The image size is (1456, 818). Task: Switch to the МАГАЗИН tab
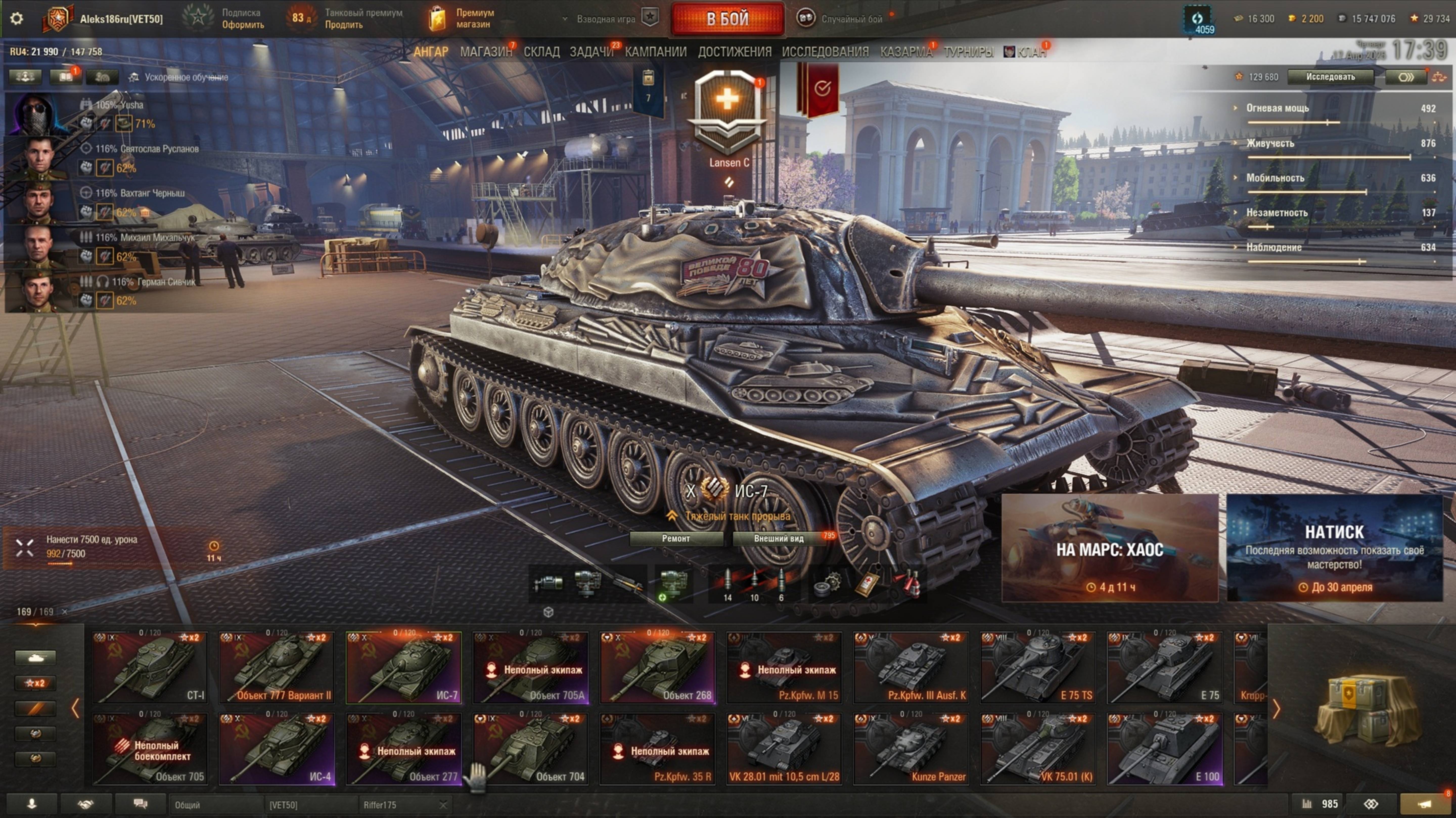486,52
